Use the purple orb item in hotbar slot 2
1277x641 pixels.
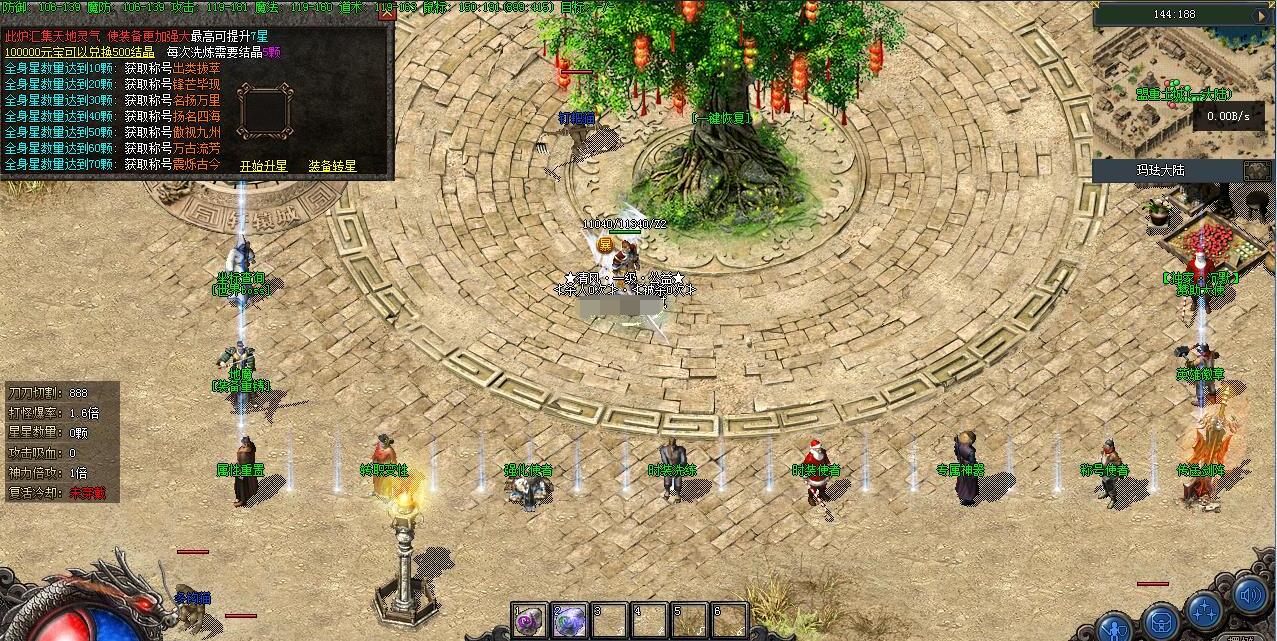(x=570, y=620)
